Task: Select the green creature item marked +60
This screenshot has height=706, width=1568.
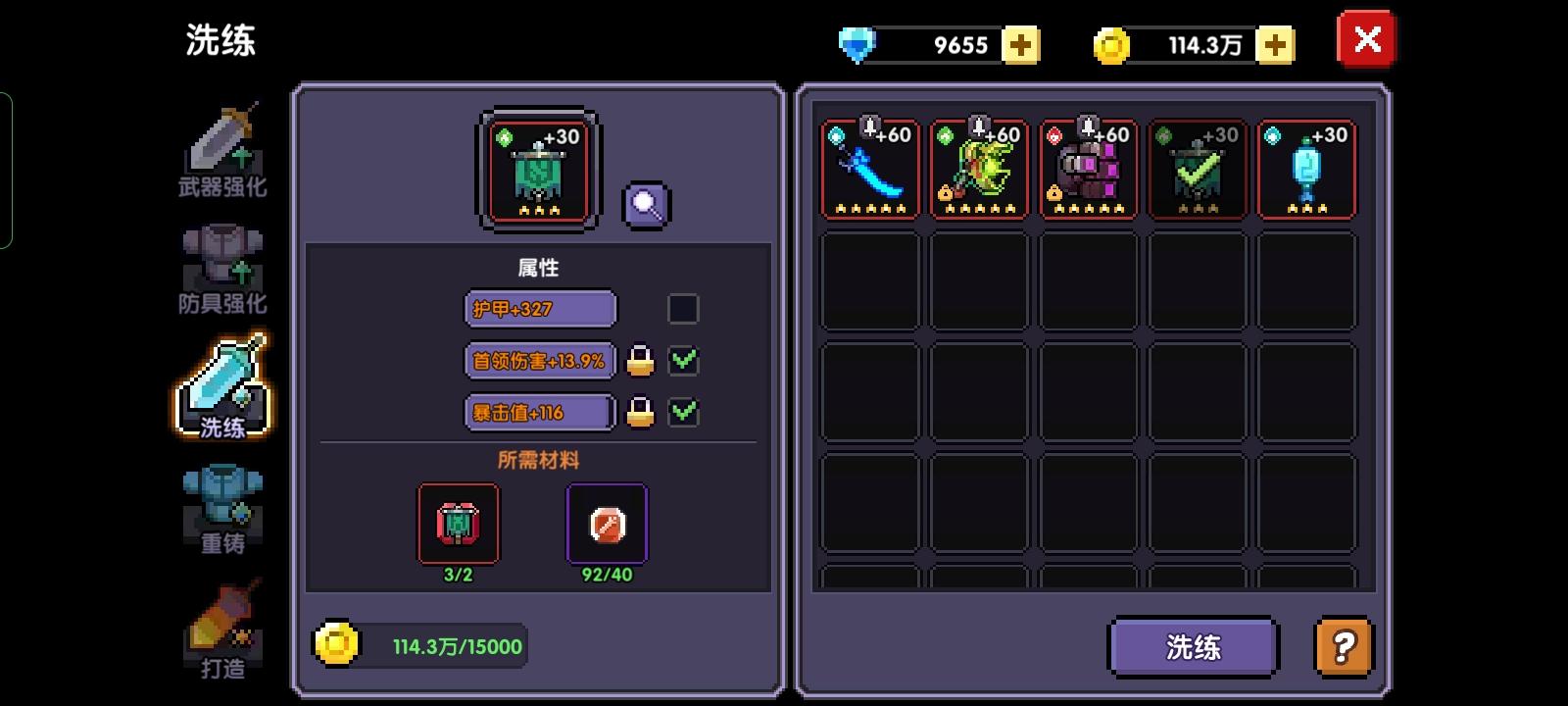Action: [979, 169]
